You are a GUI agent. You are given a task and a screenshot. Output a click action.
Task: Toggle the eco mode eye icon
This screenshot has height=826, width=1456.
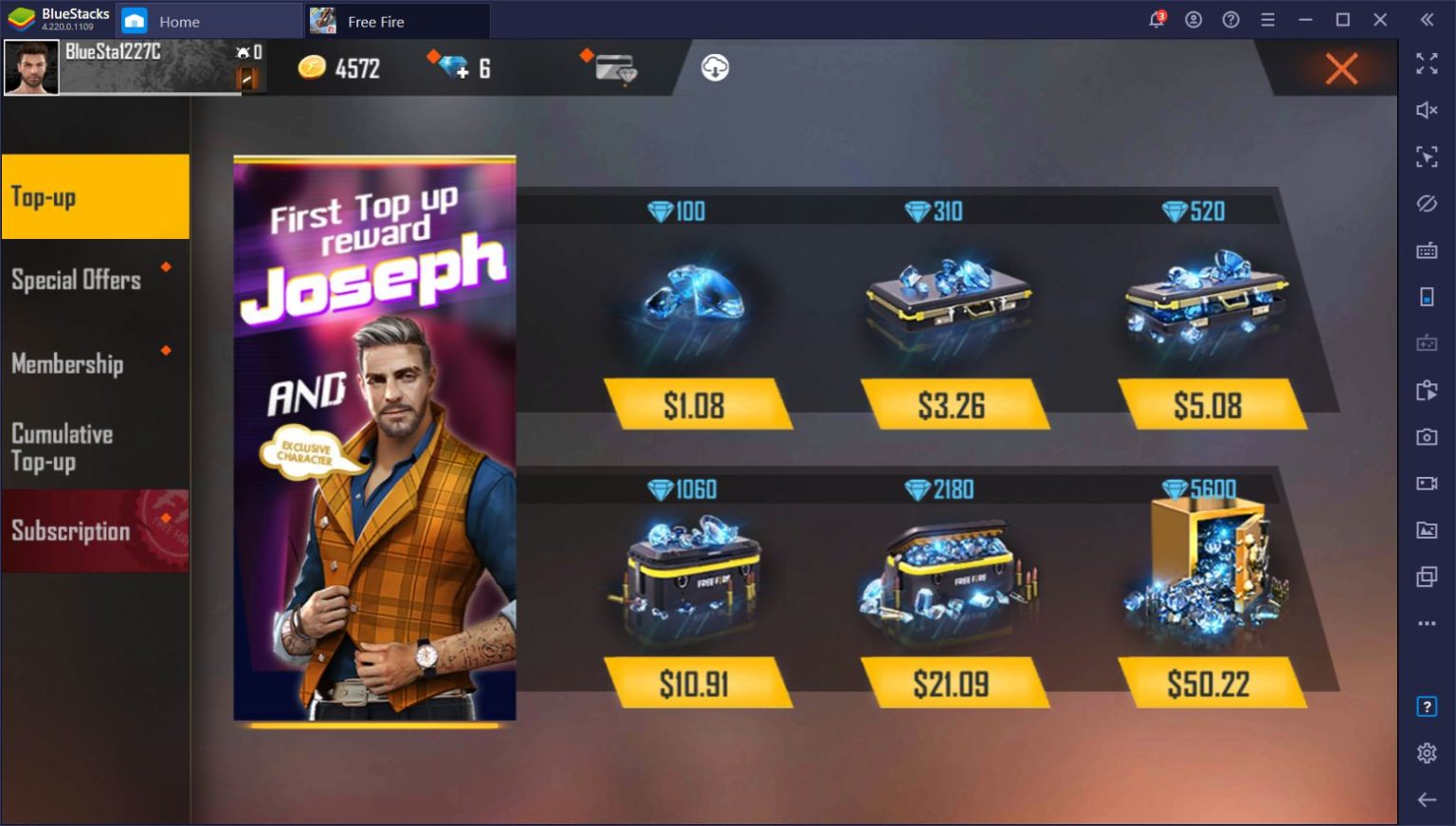(1427, 203)
